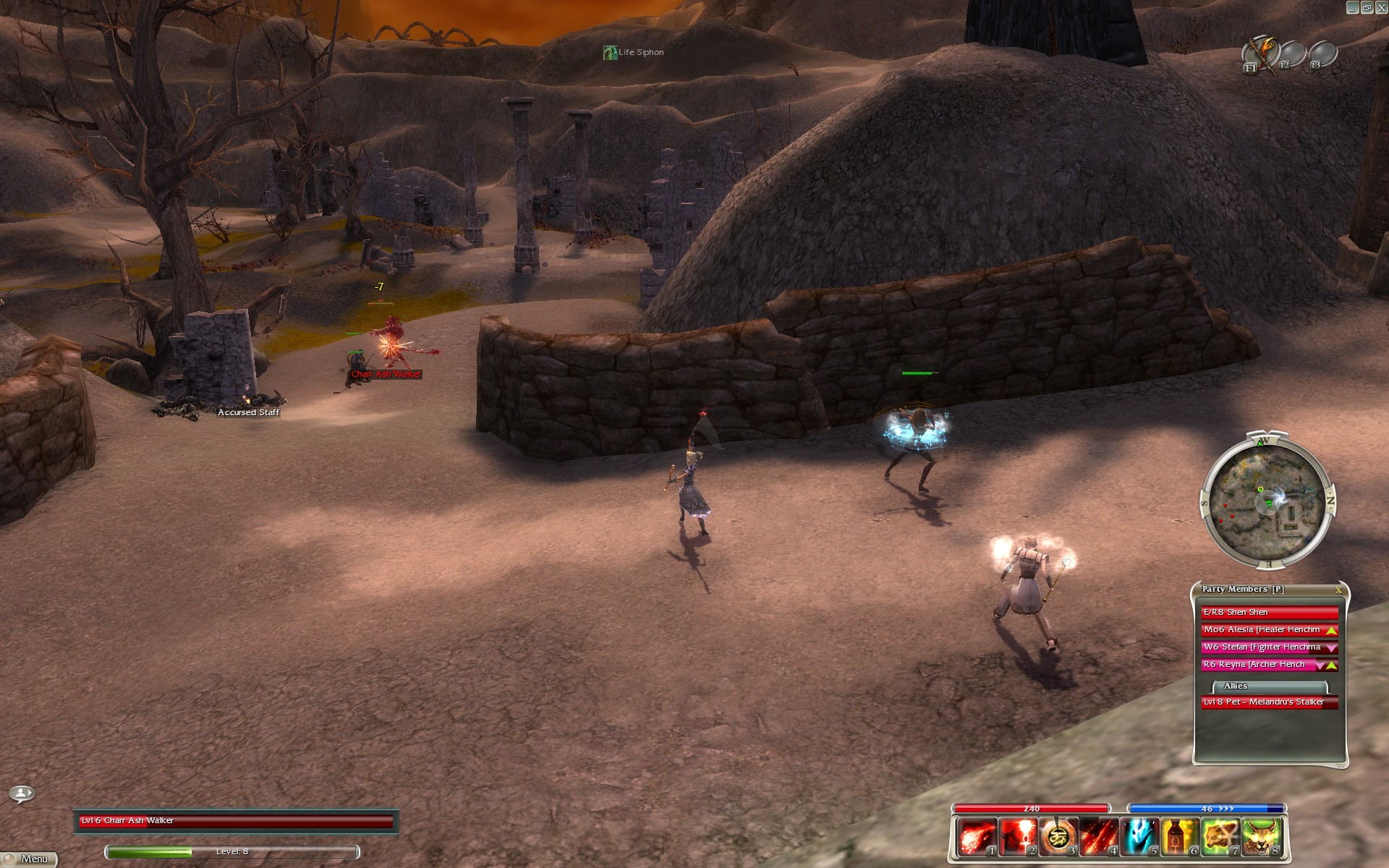Screen dimensions: 1389x868
Task: Click the circular compass minimap
Action: (1267, 499)
